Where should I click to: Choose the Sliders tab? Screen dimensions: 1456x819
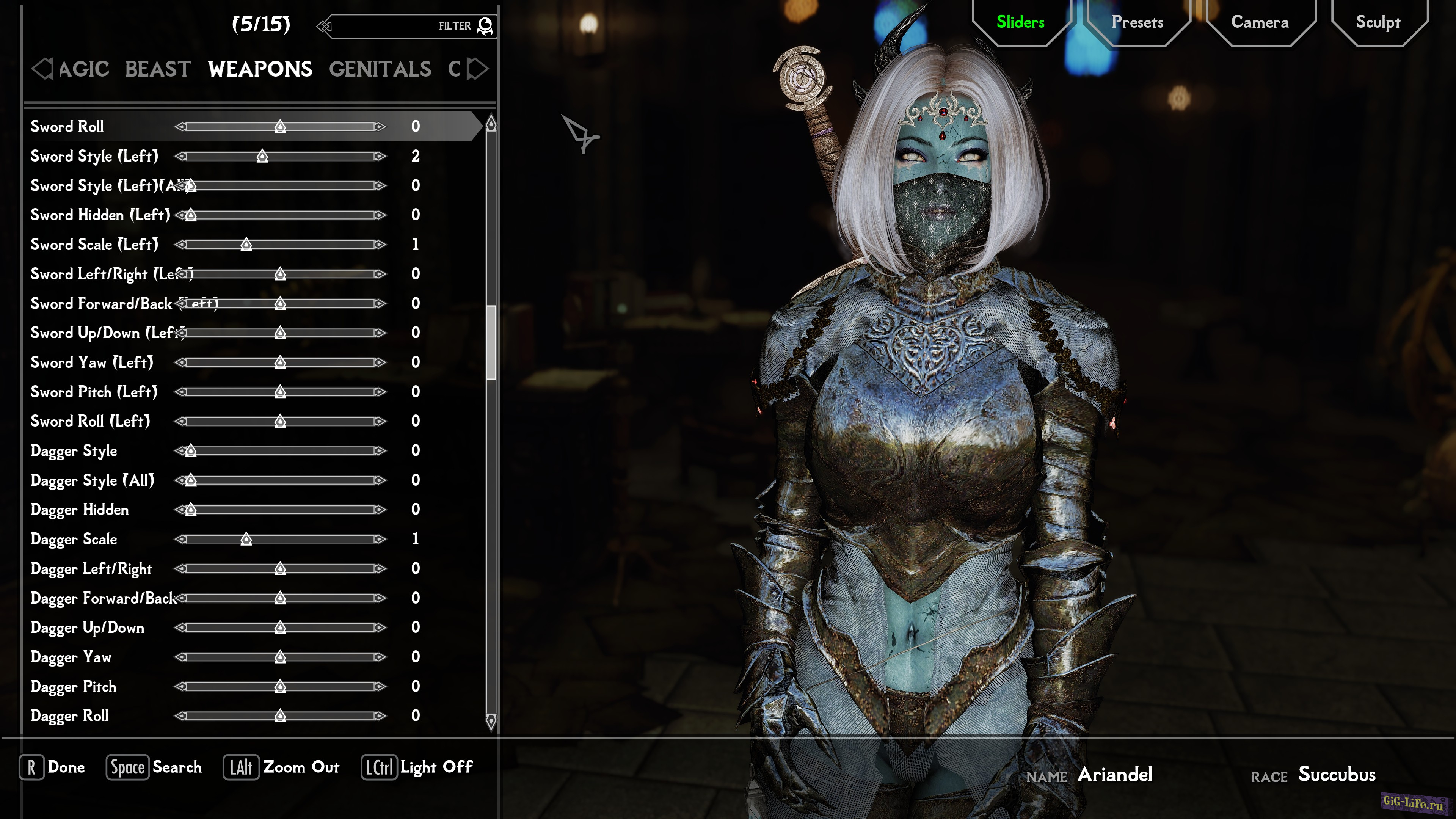(x=1020, y=23)
